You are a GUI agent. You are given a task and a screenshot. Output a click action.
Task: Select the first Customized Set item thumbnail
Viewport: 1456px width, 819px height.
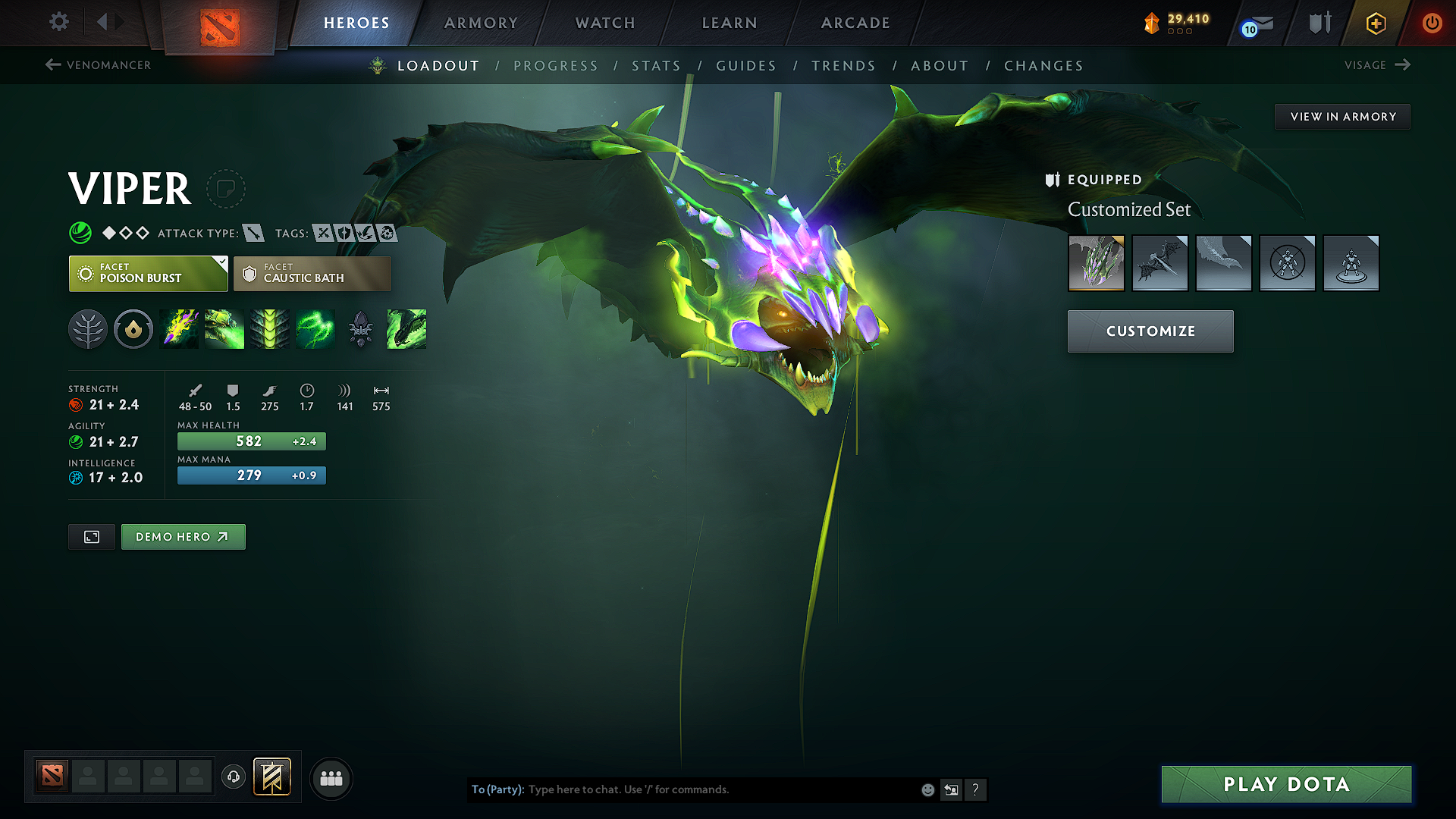(x=1096, y=263)
